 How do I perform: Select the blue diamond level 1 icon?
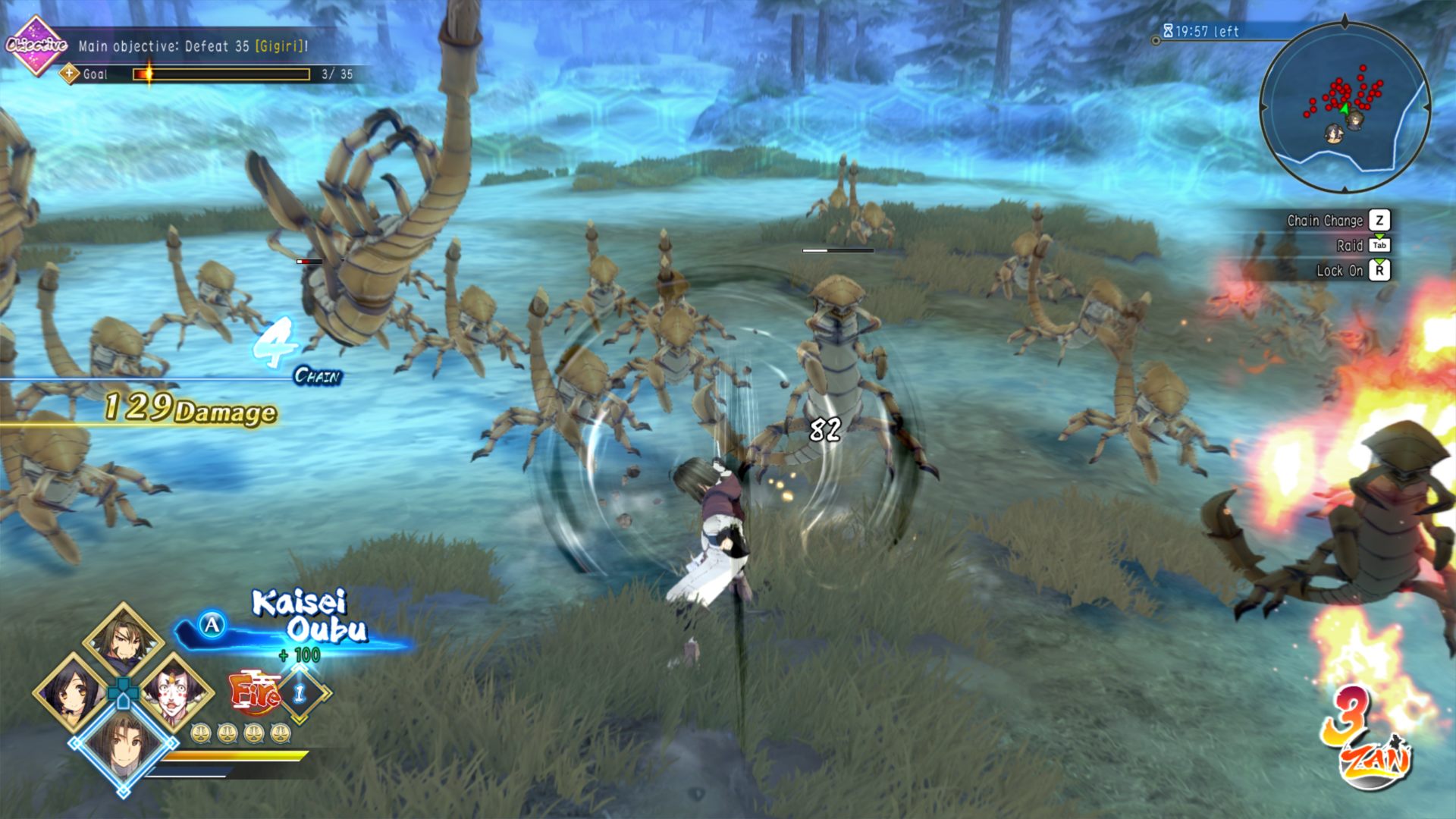(300, 692)
